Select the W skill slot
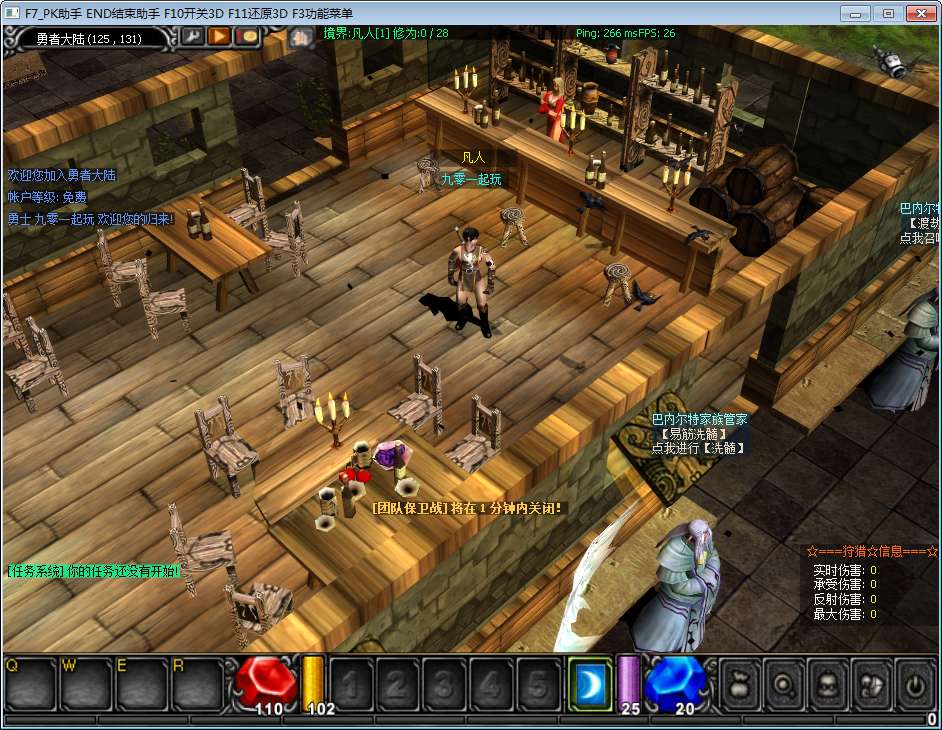Screen dimensions: 942x730 click(86, 684)
